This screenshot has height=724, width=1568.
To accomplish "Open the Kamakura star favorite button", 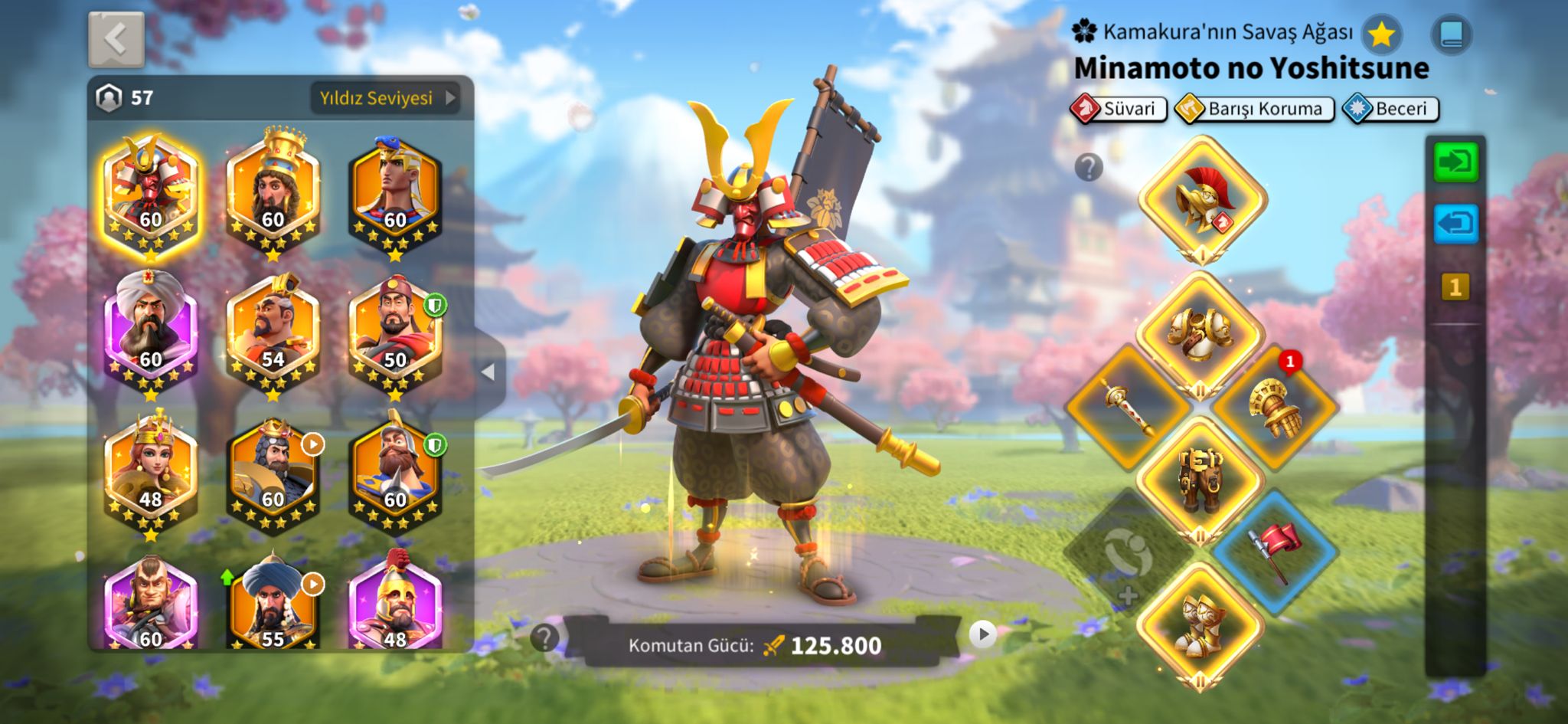I will [x=1381, y=34].
